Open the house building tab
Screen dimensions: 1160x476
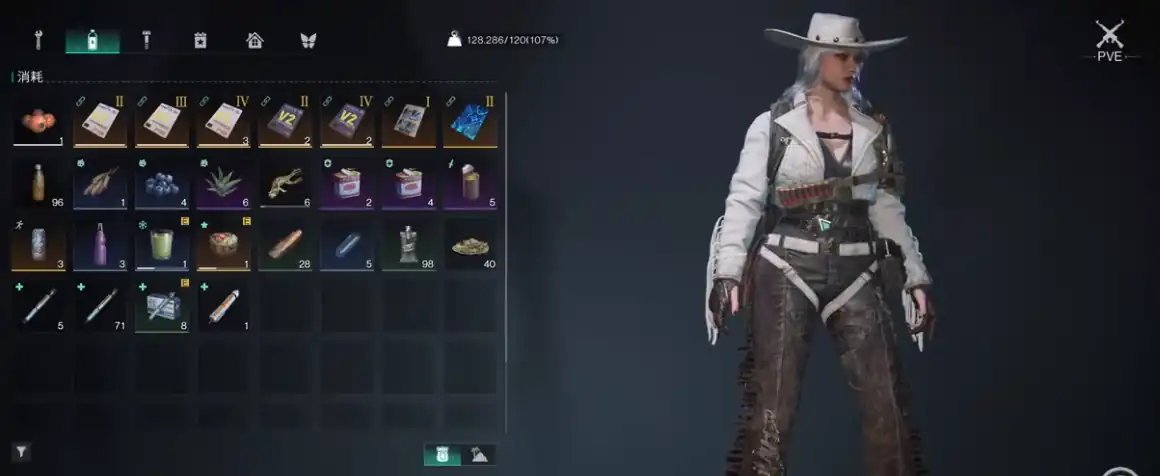click(255, 40)
